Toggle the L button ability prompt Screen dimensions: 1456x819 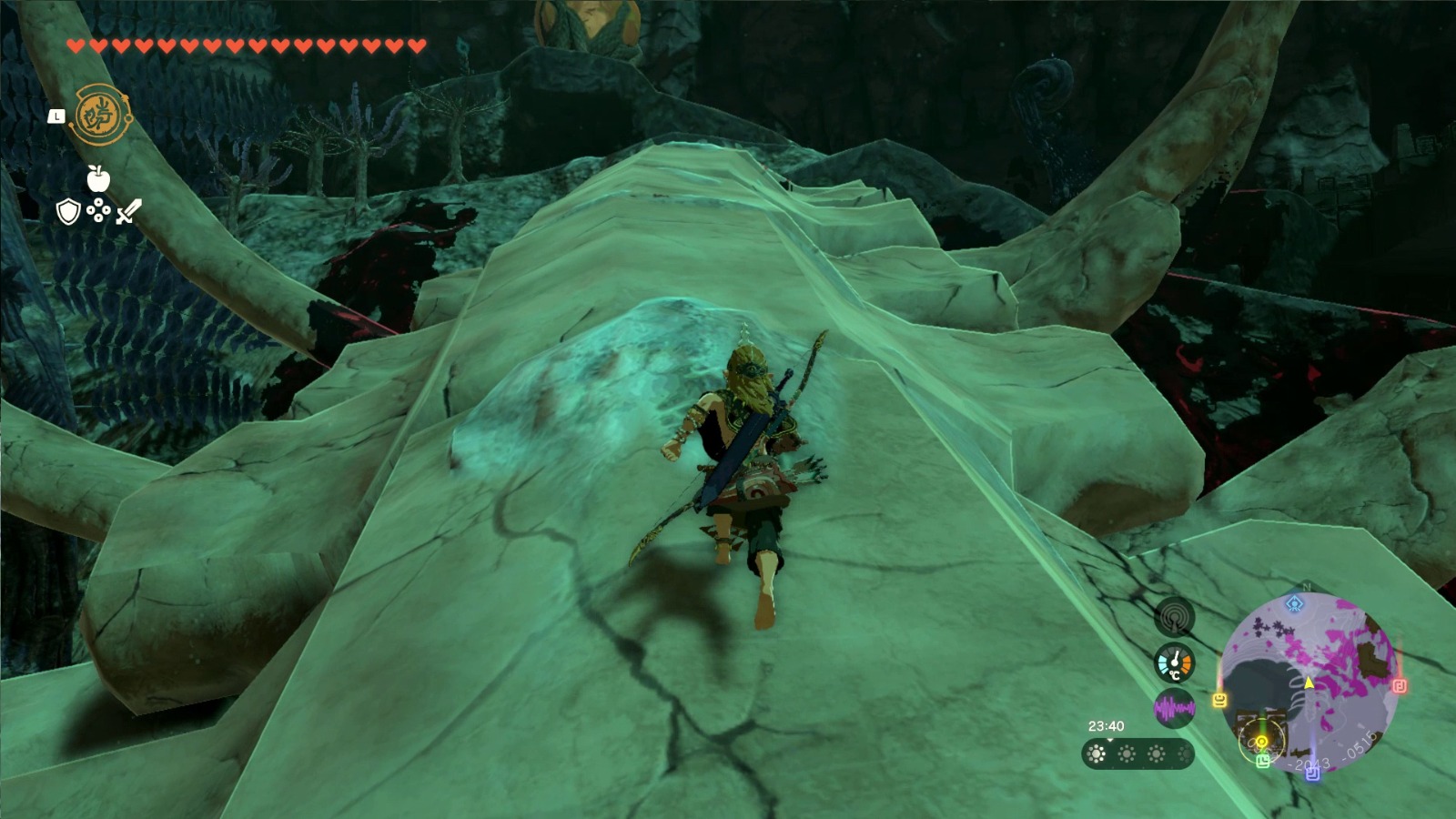coord(56,117)
